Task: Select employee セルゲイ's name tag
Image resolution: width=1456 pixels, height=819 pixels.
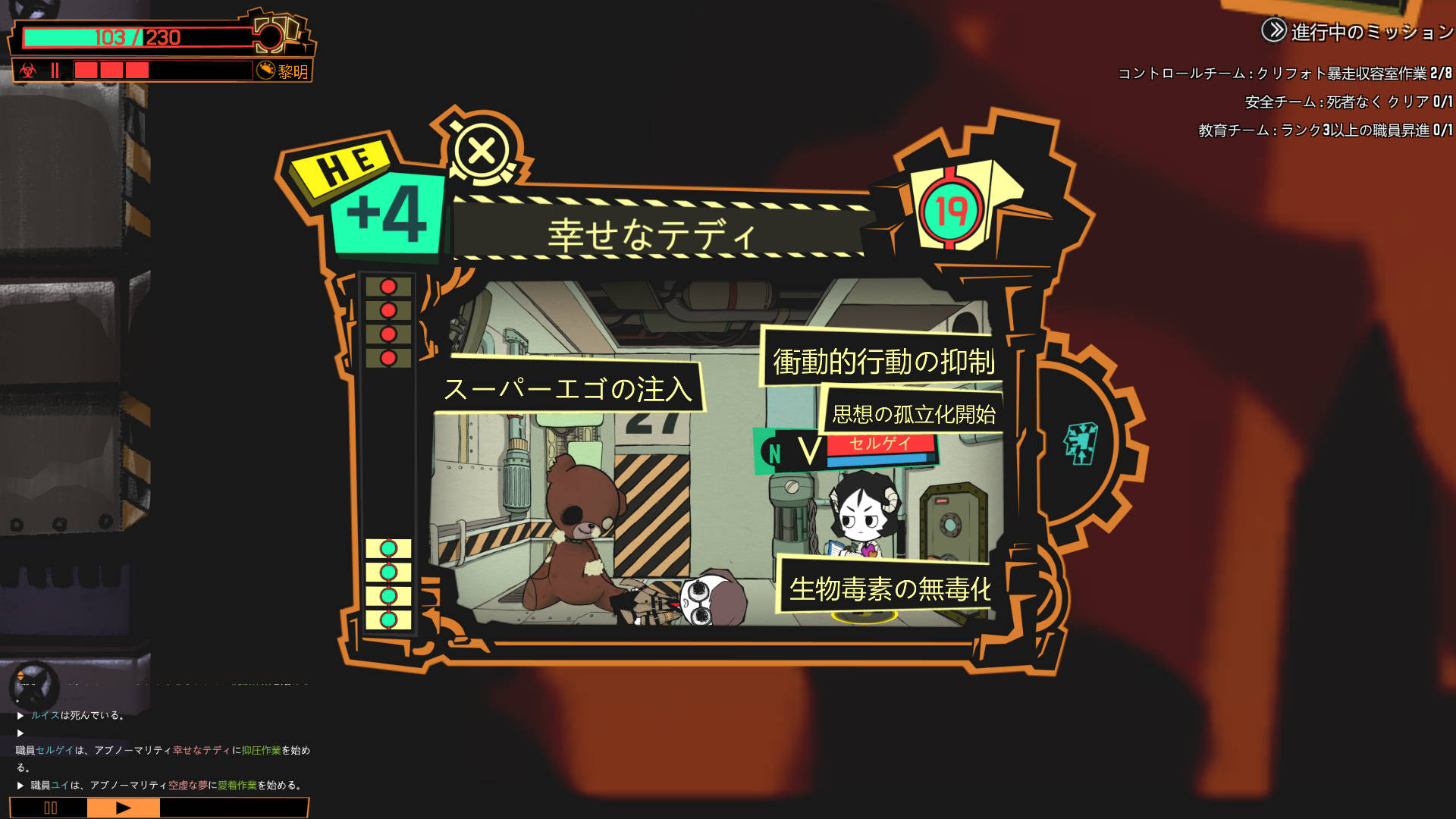Action: [880, 444]
